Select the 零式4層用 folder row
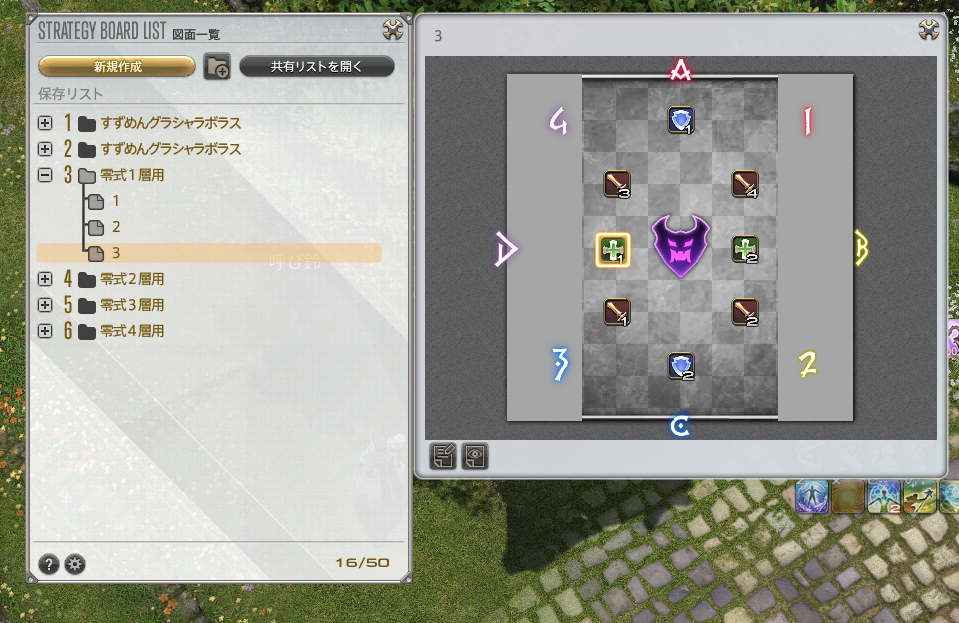 click(131, 331)
